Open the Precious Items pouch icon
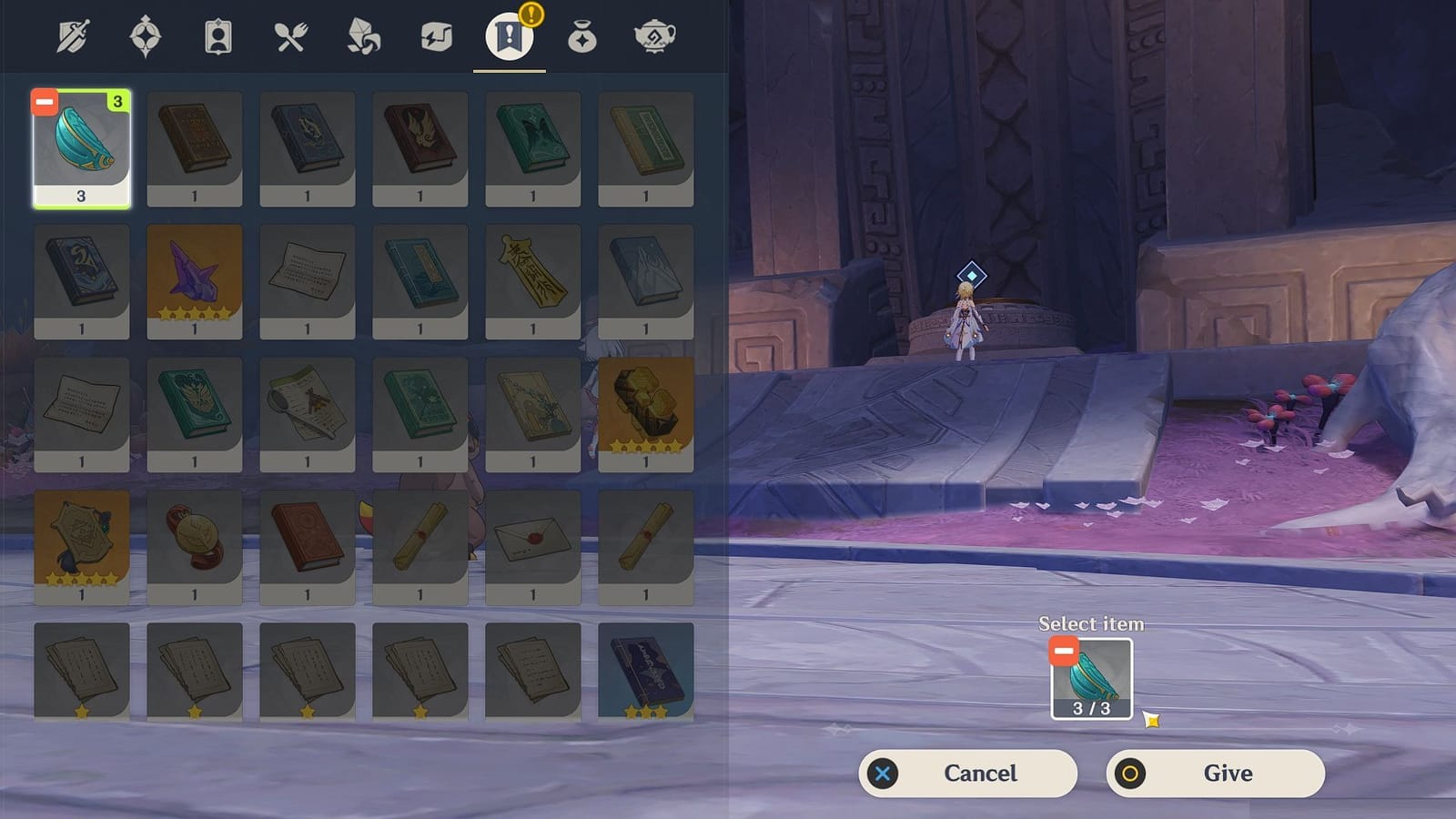This screenshot has width=1456, height=819. [583, 36]
